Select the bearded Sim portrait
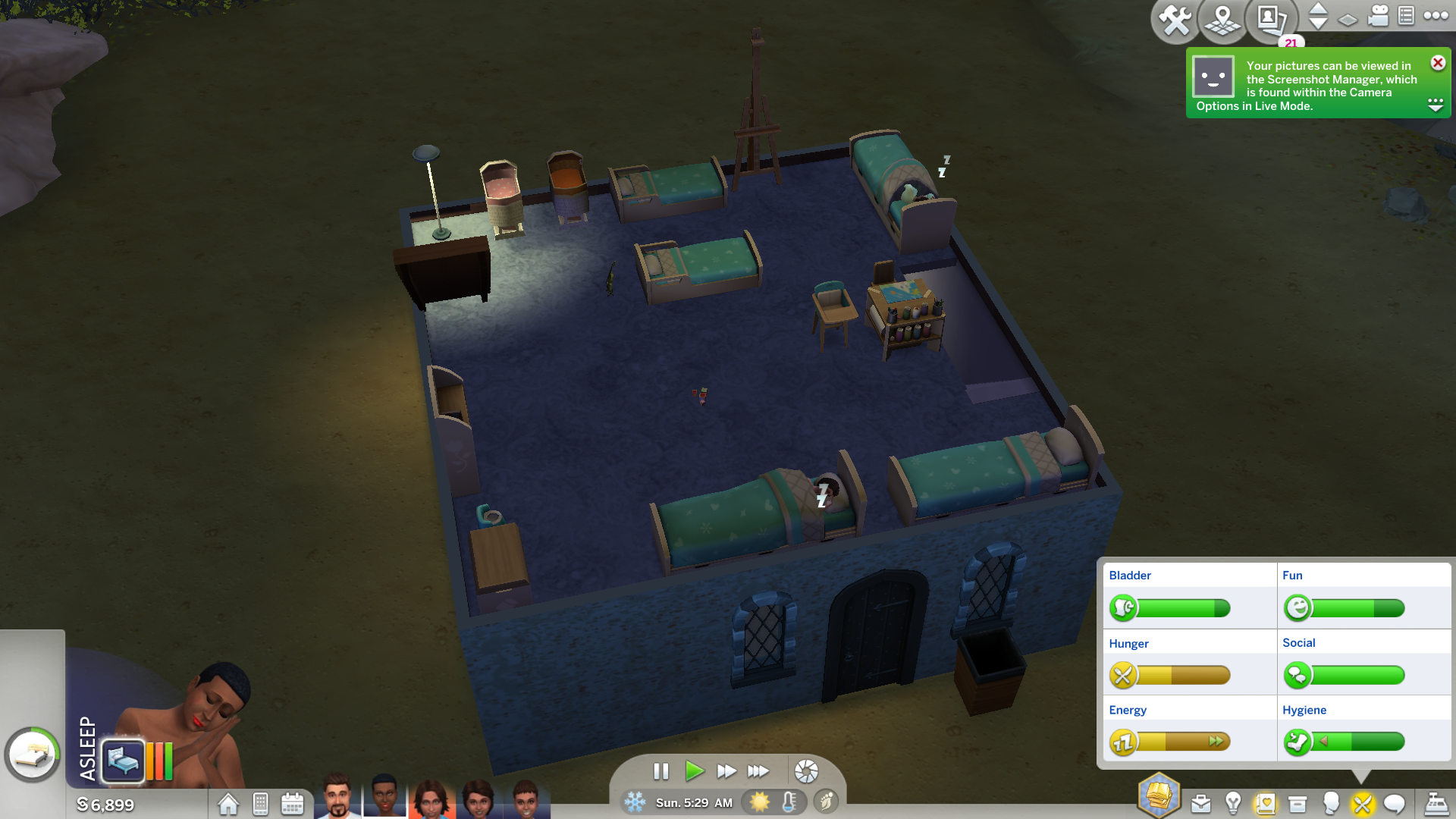The width and height of the screenshot is (1456, 819). point(337,796)
